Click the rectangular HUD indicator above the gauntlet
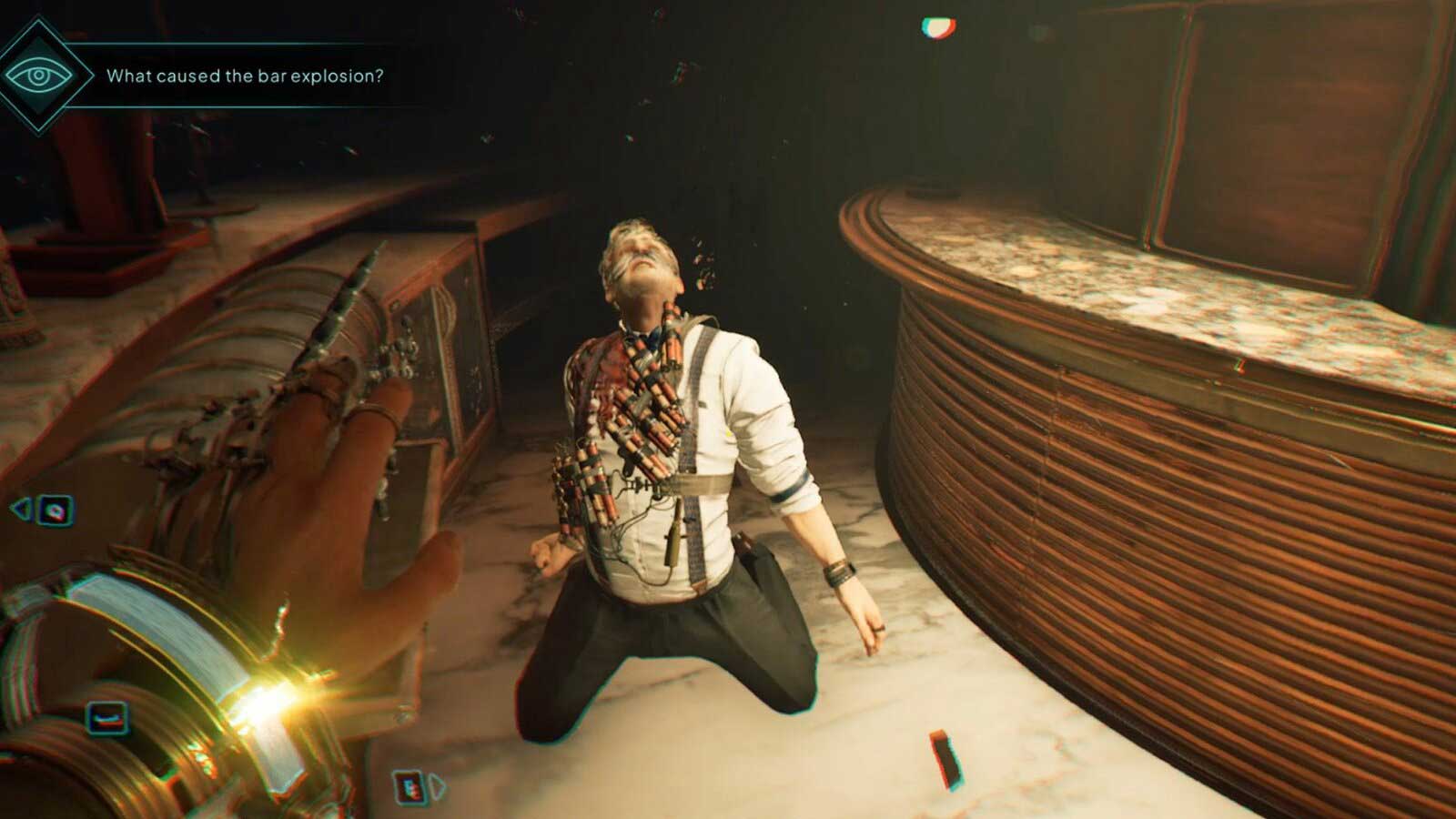Screen dimensions: 1456x819 pos(107,716)
